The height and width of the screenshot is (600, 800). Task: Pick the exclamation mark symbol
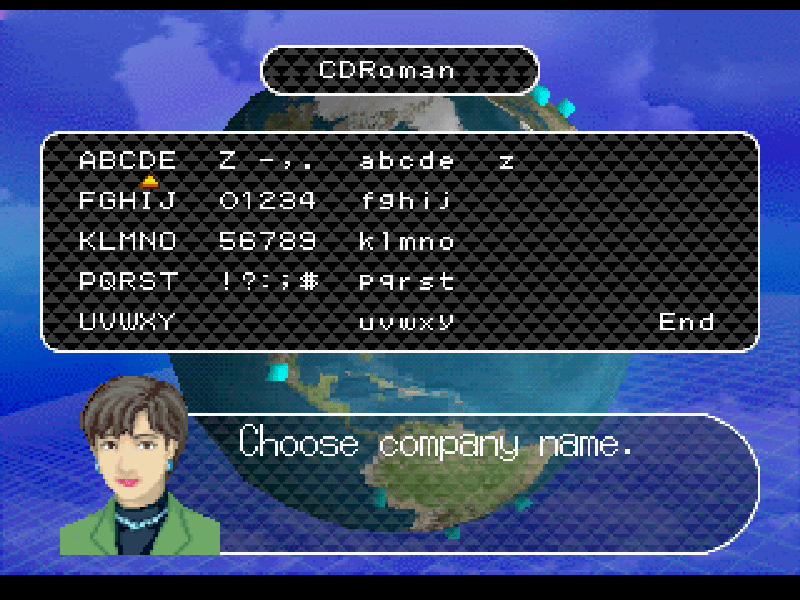click(x=227, y=282)
